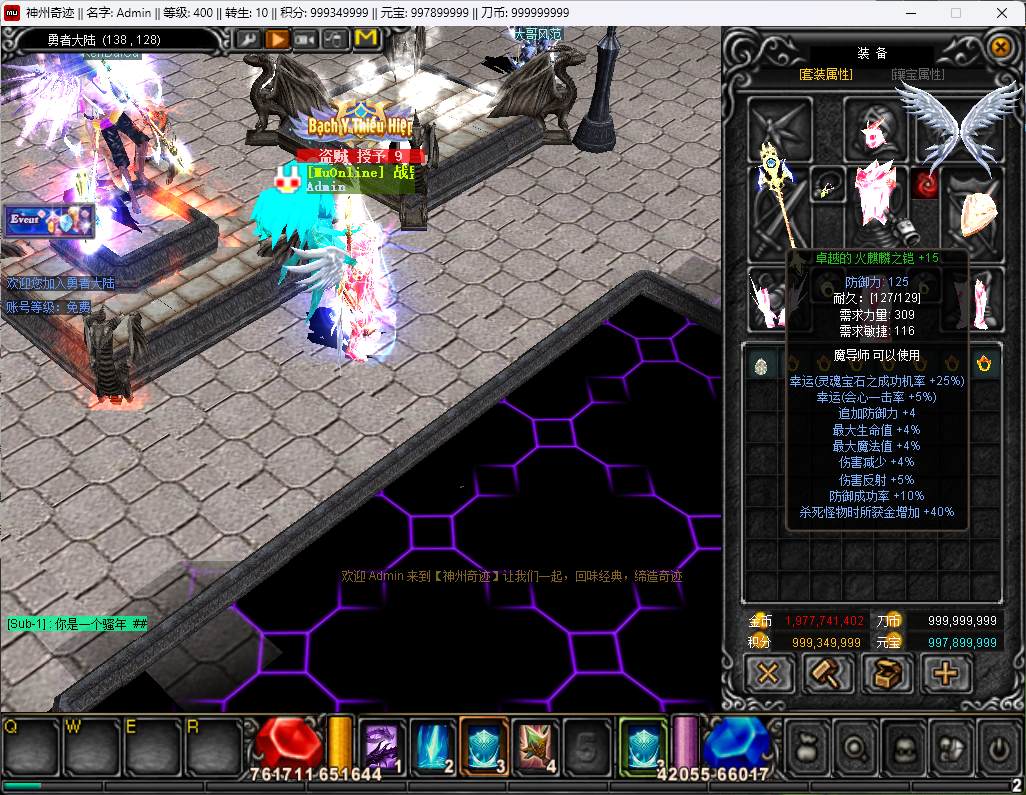The height and width of the screenshot is (795, 1026).
Task: Toggle the orange play arrow button
Action: (x=277, y=39)
